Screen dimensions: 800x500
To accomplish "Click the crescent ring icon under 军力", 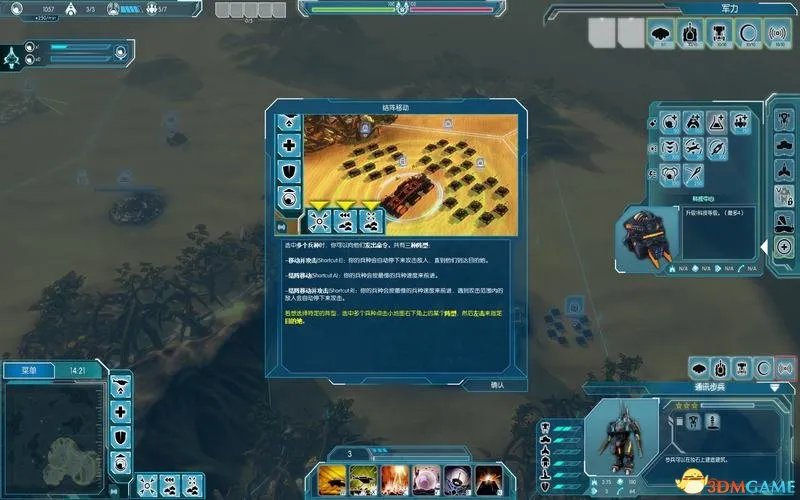I will click(x=747, y=33).
